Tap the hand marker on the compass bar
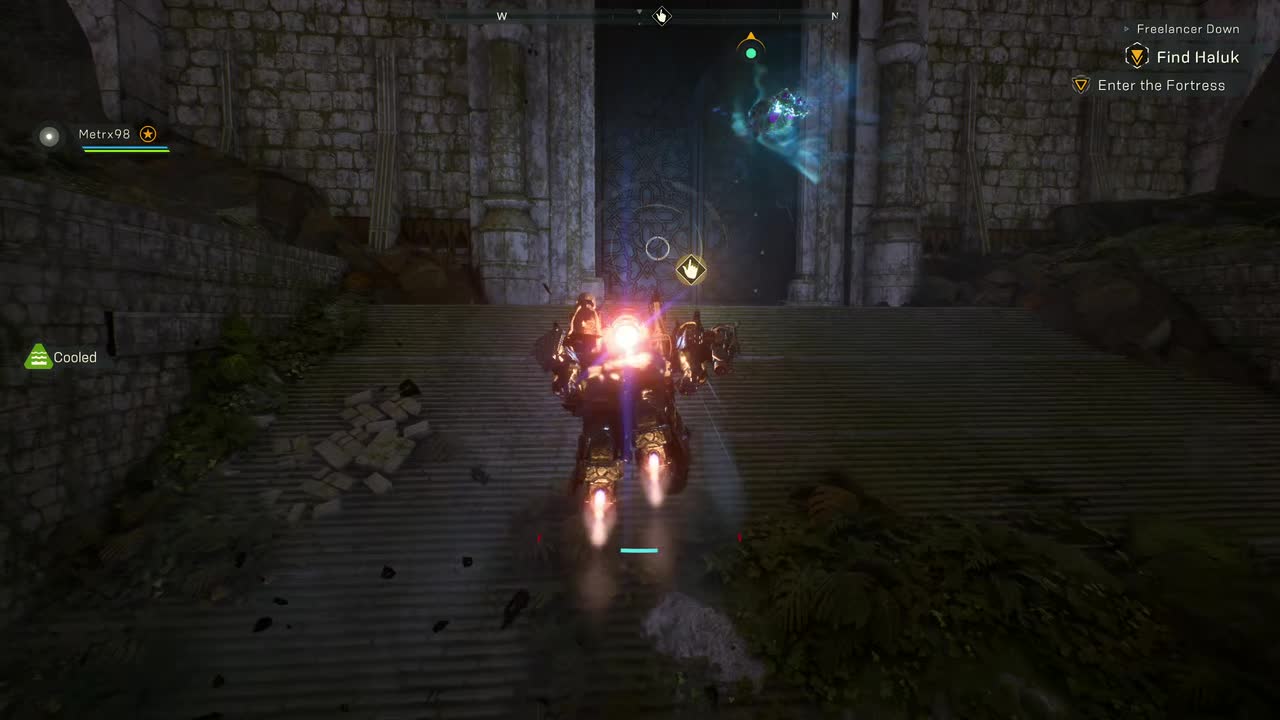This screenshot has width=1280, height=720. click(660, 15)
